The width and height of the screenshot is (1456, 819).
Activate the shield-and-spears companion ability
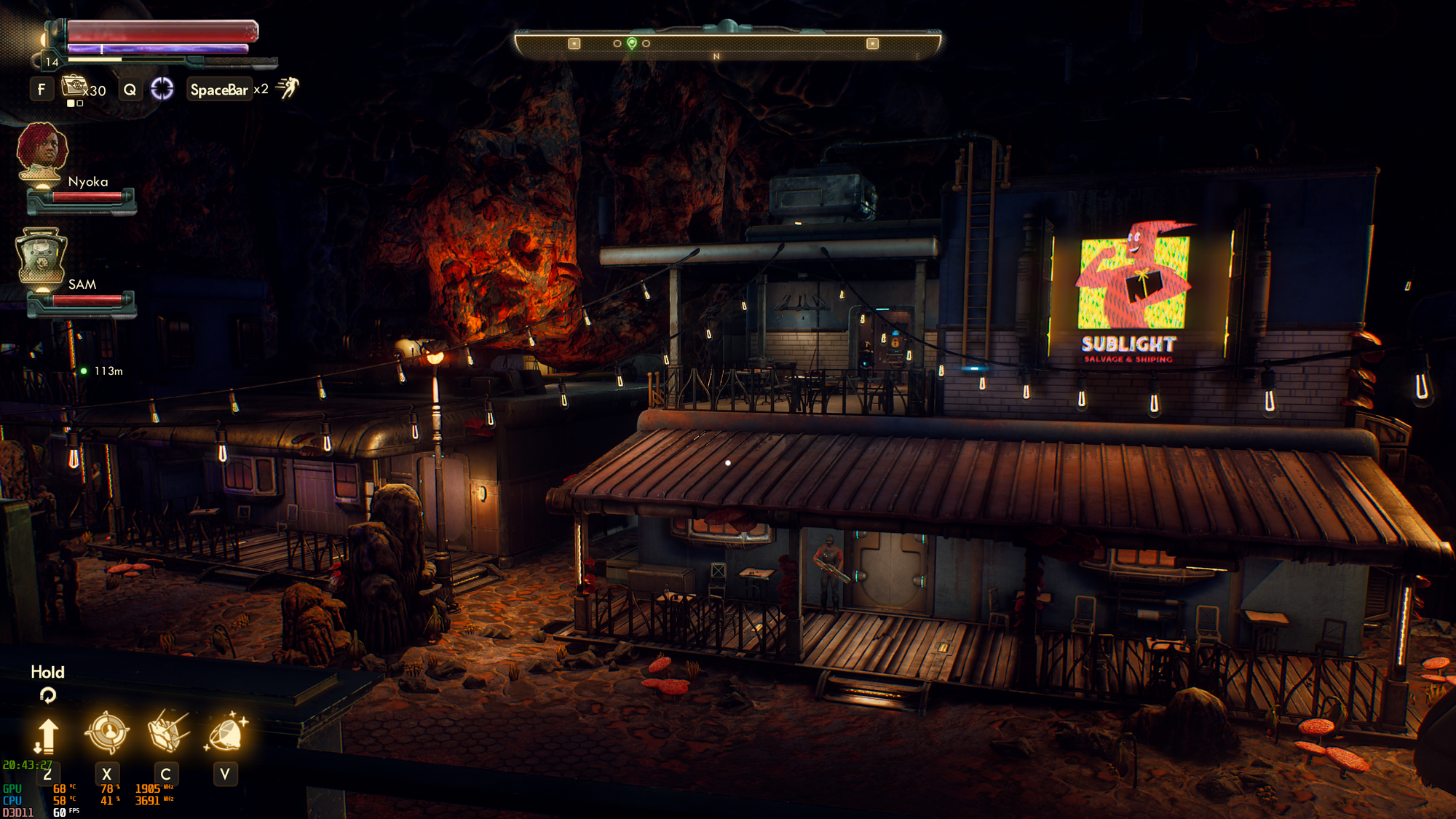(167, 731)
